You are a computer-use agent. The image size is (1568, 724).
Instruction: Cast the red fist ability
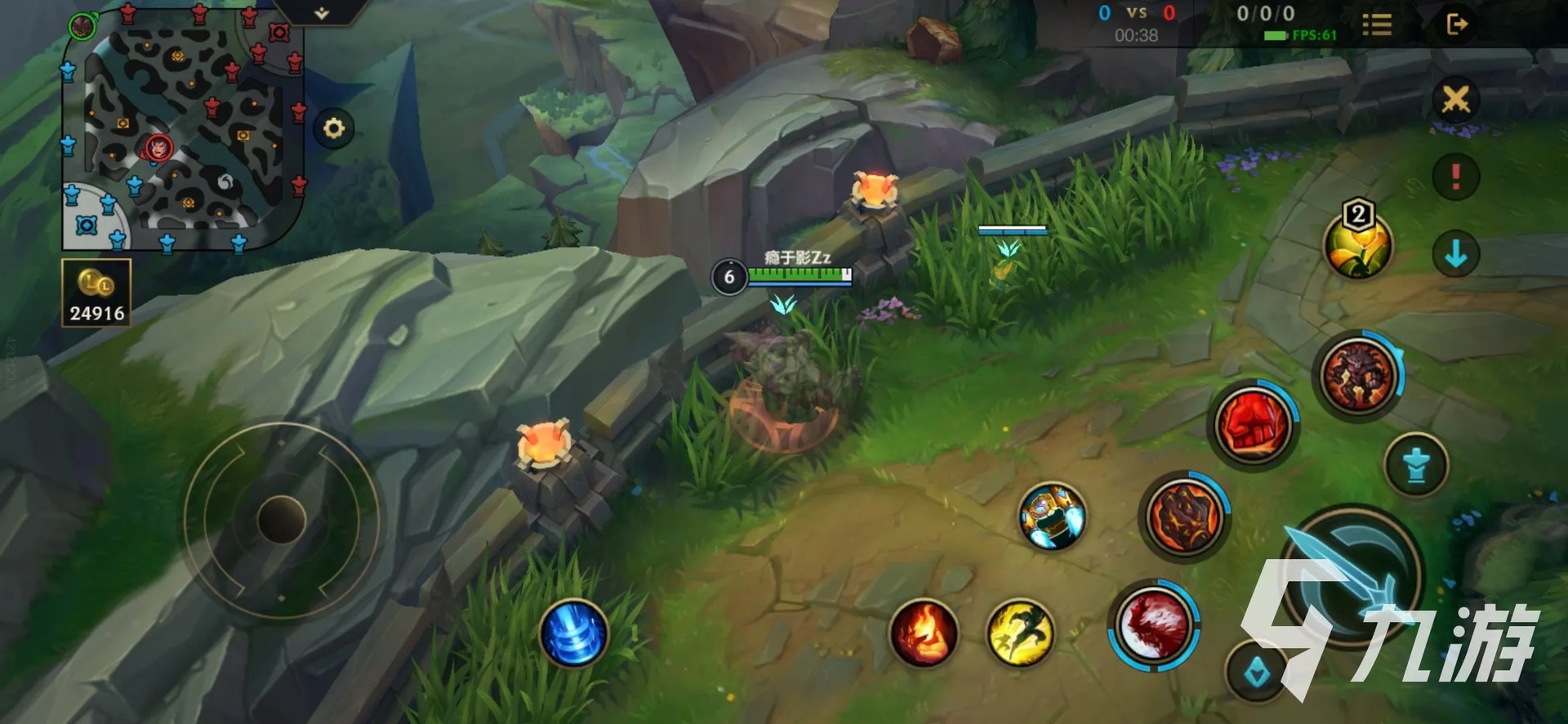point(1253,425)
